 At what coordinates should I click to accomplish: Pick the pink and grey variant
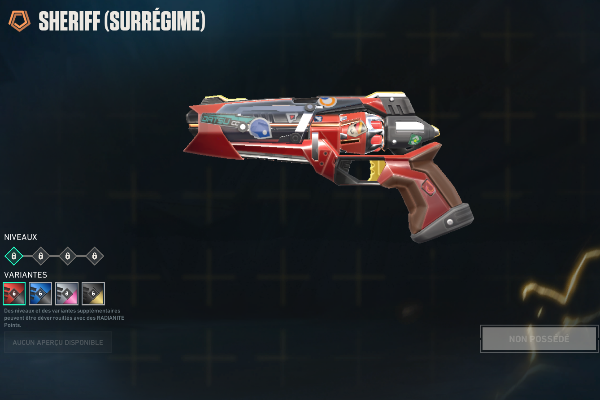(x=67, y=293)
